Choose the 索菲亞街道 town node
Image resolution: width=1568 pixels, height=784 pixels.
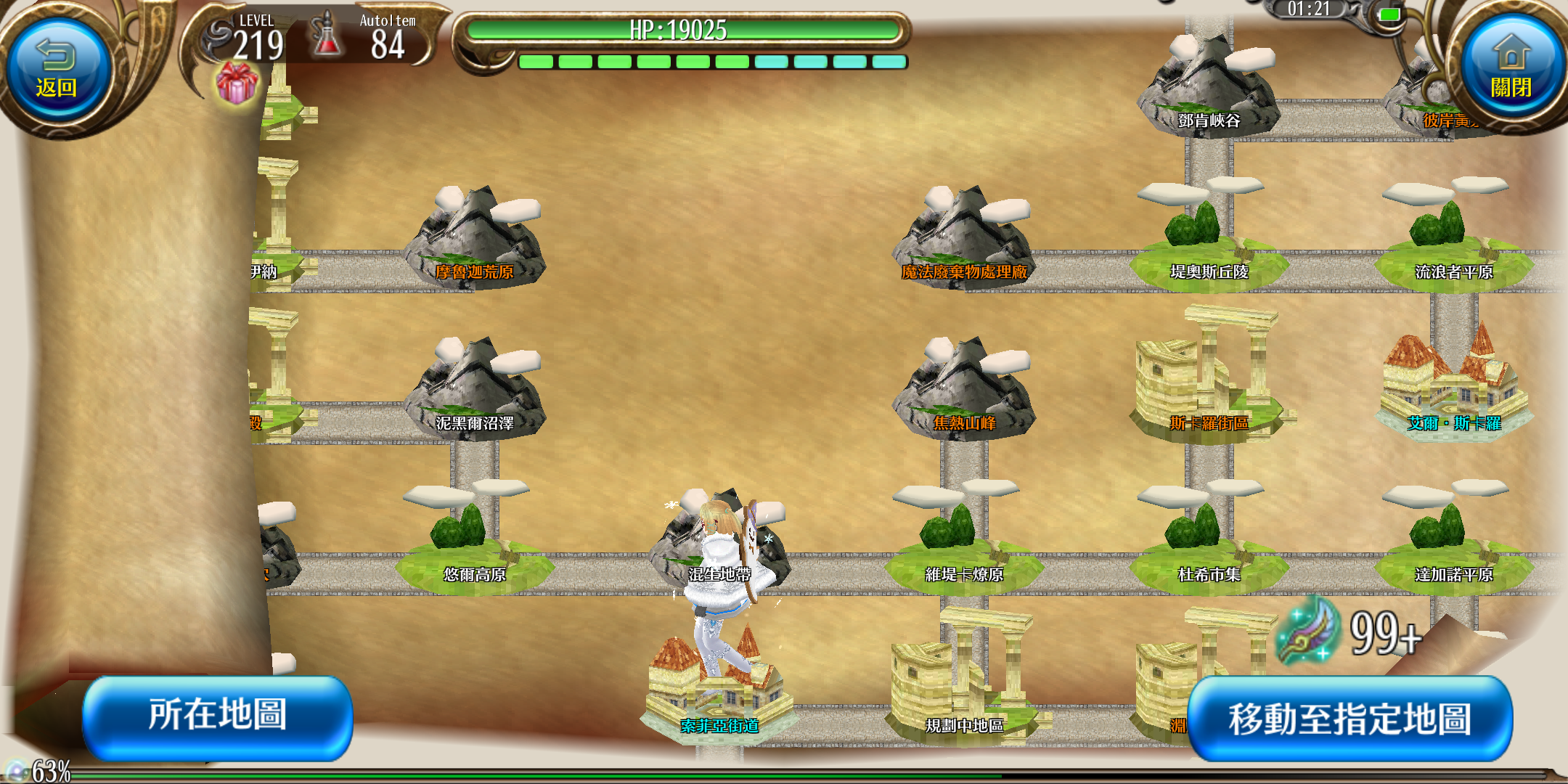coord(719,697)
